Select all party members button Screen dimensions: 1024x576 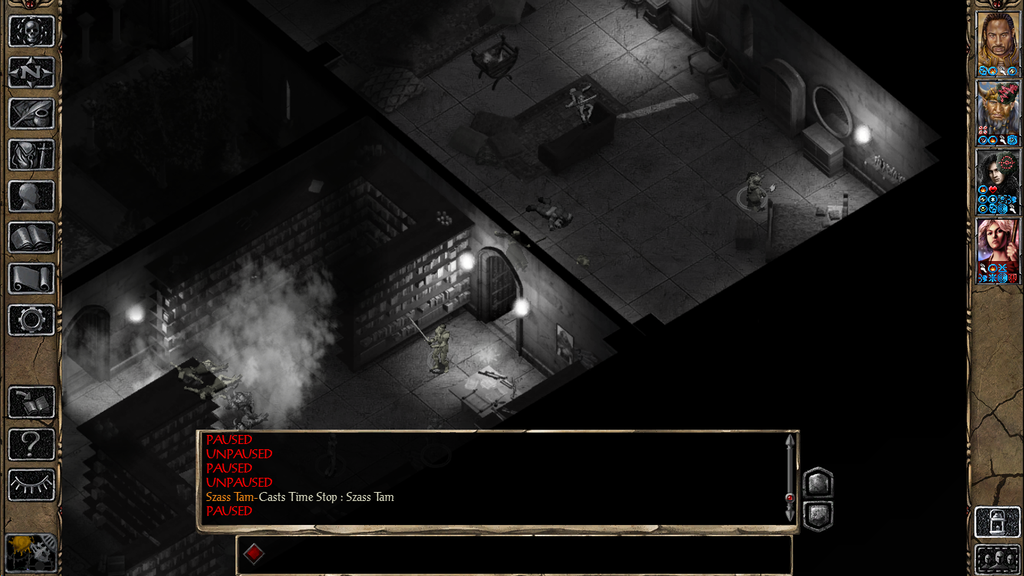pos(997,558)
